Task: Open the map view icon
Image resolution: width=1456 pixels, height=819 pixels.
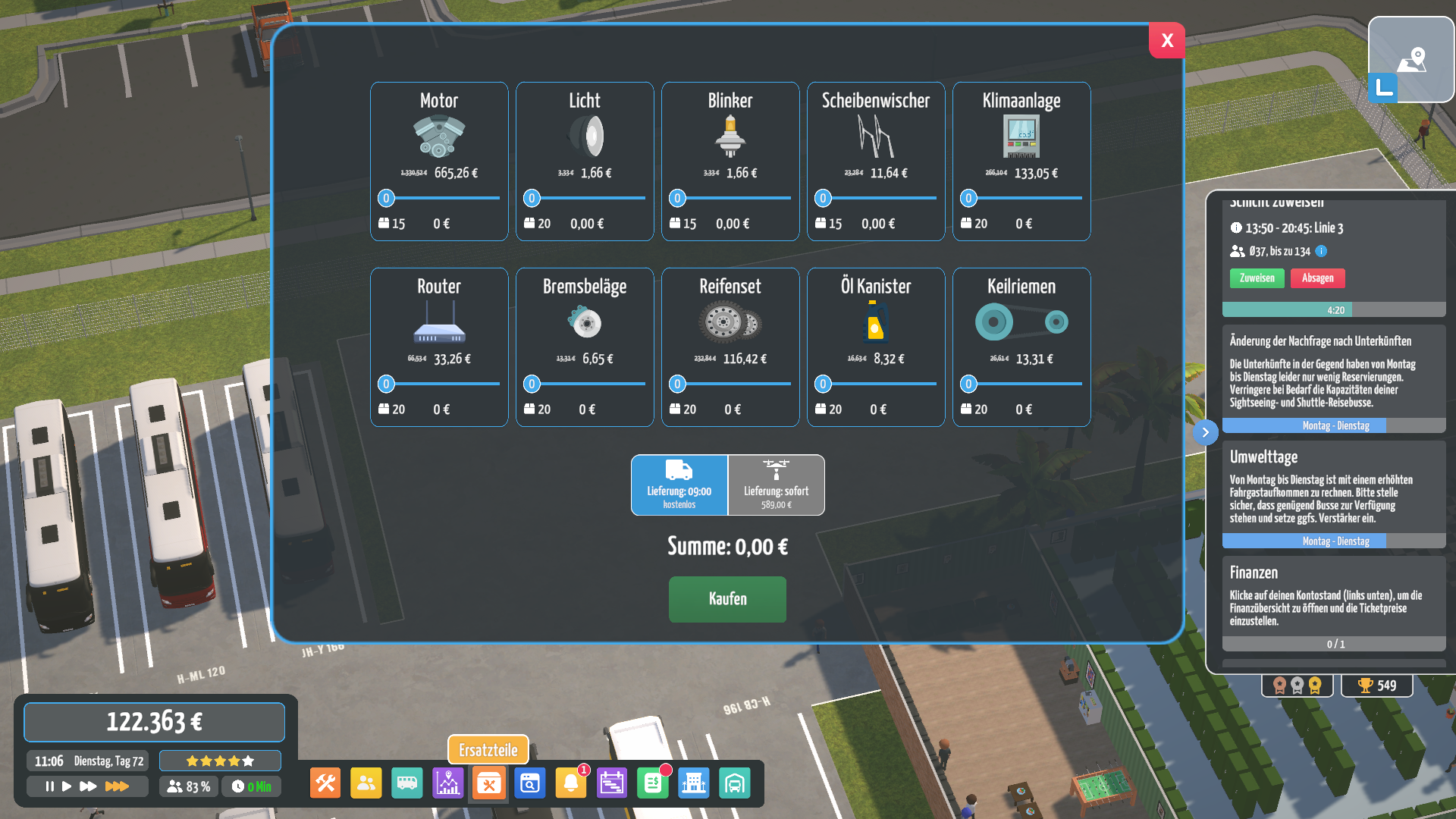Action: coord(1411,59)
